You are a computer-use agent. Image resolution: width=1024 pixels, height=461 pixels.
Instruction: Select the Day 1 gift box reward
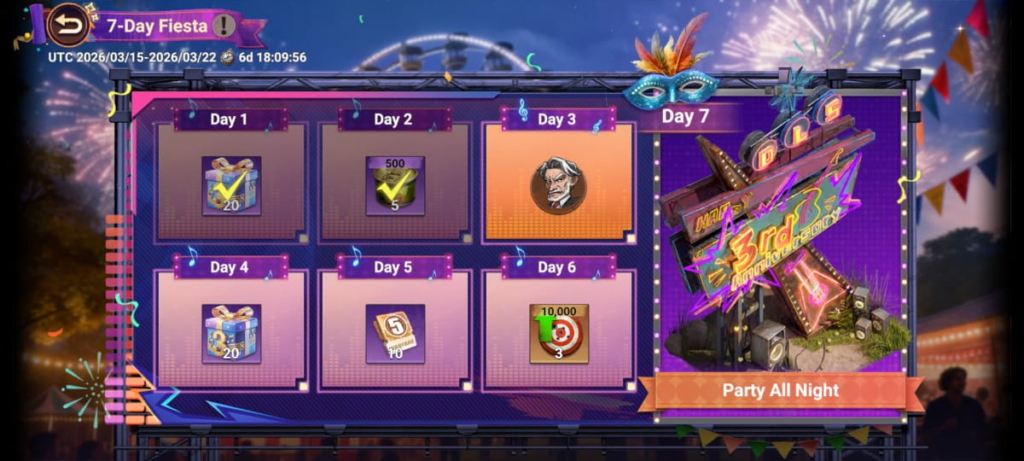pyautogui.click(x=231, y=185)
